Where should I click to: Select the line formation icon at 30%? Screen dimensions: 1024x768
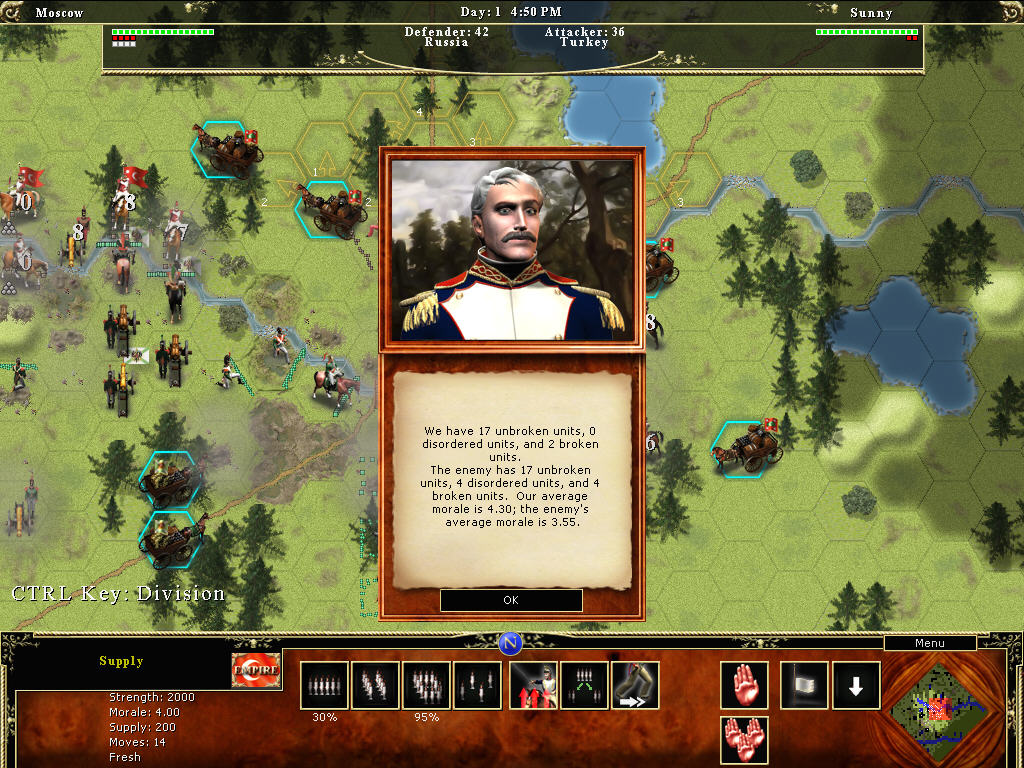324,685
